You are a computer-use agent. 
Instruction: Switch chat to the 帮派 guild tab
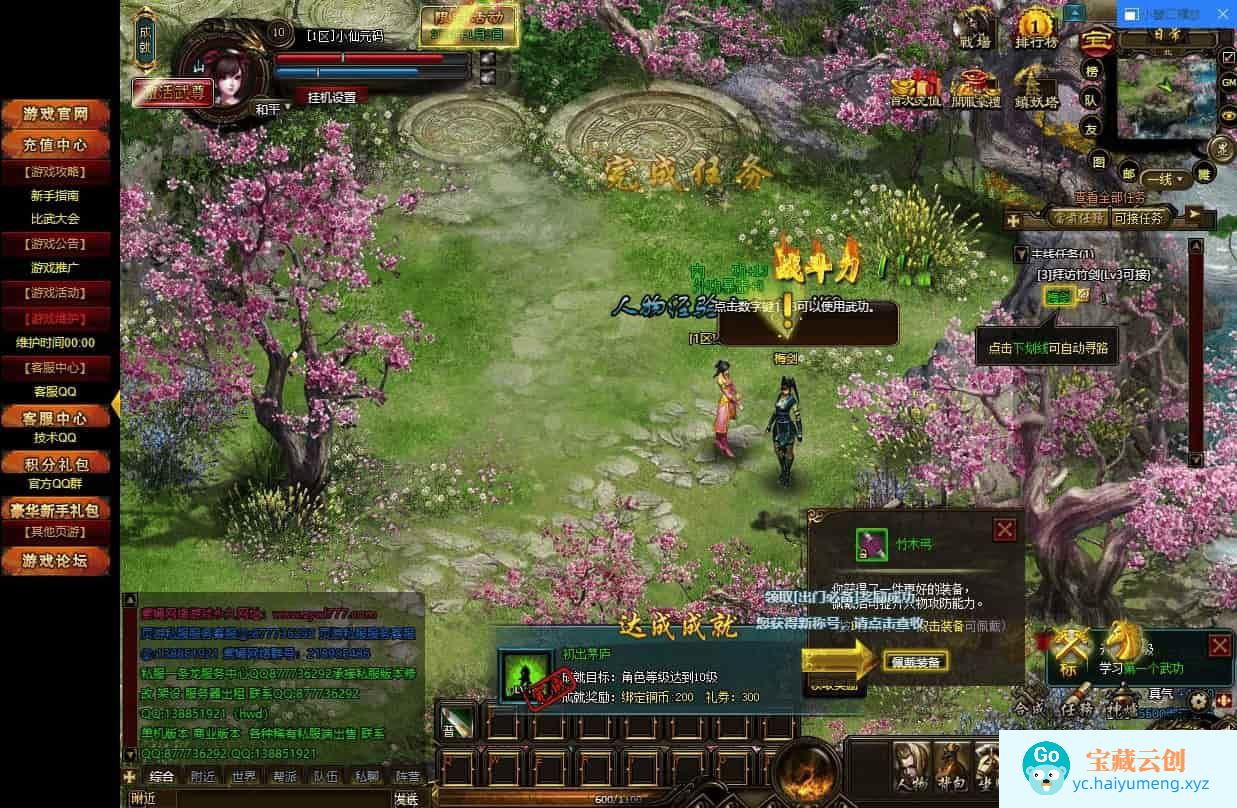pos(285,776)
